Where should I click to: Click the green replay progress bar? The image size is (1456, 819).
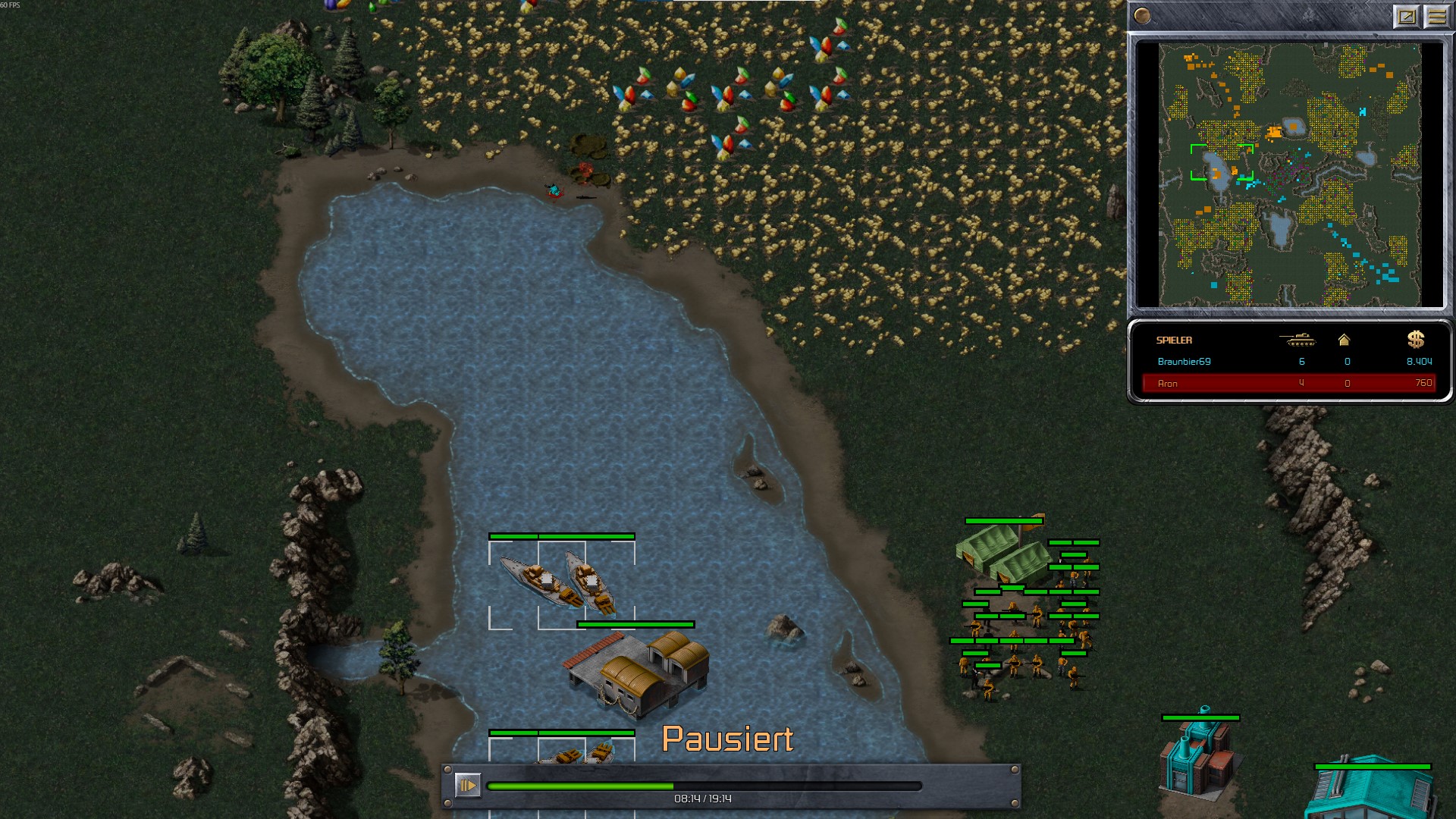[704, 786]
